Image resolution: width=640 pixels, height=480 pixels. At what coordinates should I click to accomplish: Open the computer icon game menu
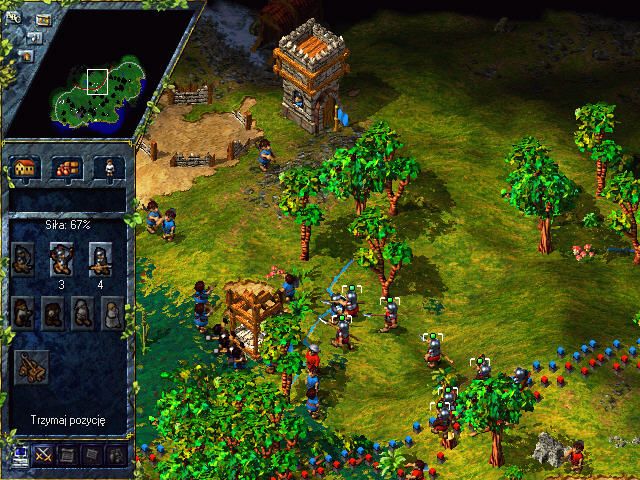(18, 455)
